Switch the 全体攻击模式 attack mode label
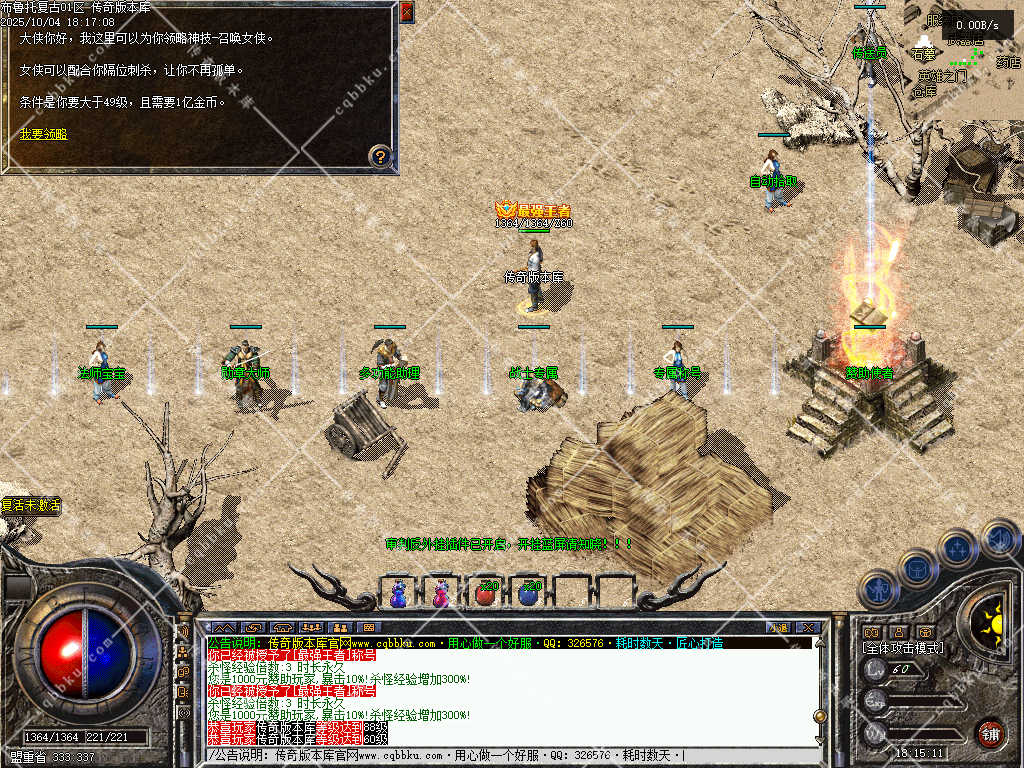 point(902,648)
